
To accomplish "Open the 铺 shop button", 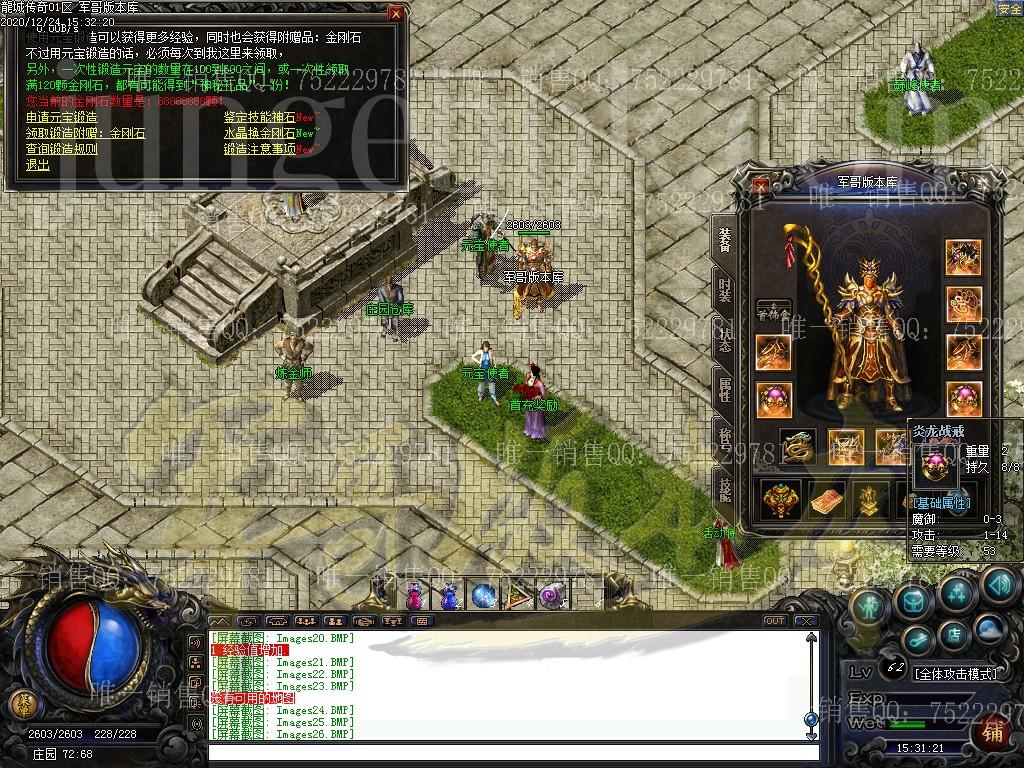I will 993,731.
